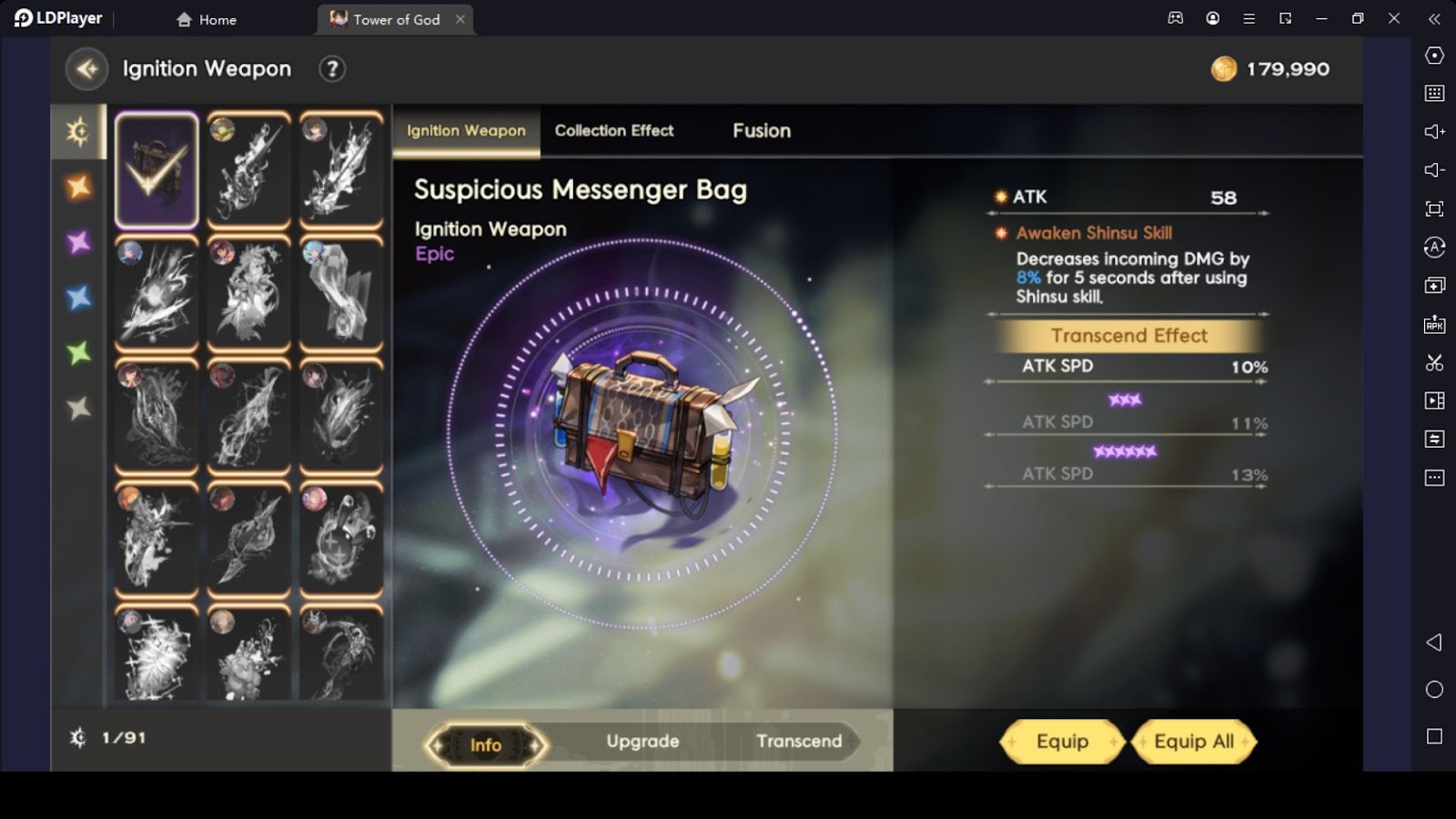This screenshot has height=819, width=1456.
Task: Filter by purple star rarity
Action: [x=79, y=242]
